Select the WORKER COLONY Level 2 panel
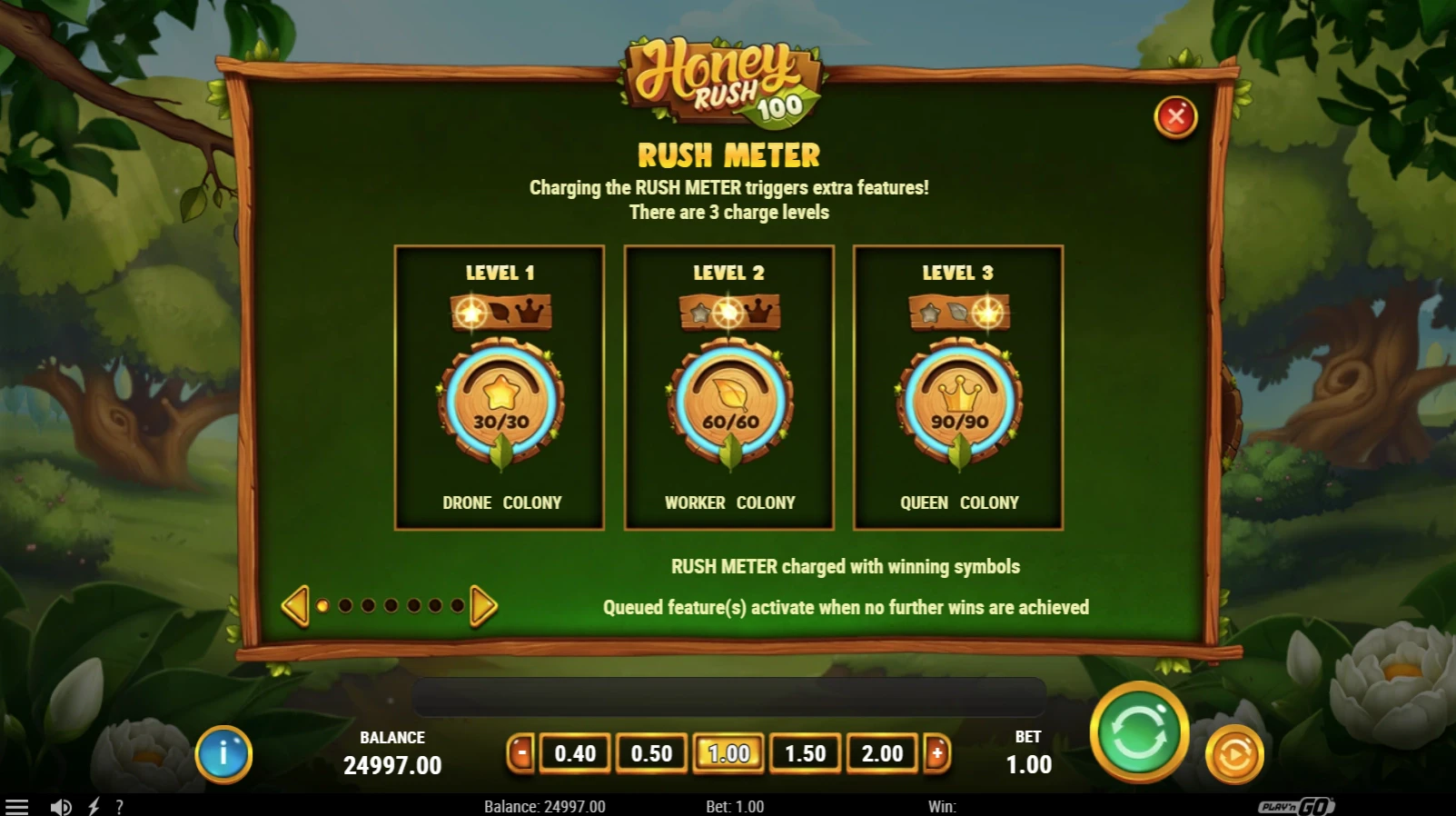Viewport: 1456px width, 816px height. (728, 385)
